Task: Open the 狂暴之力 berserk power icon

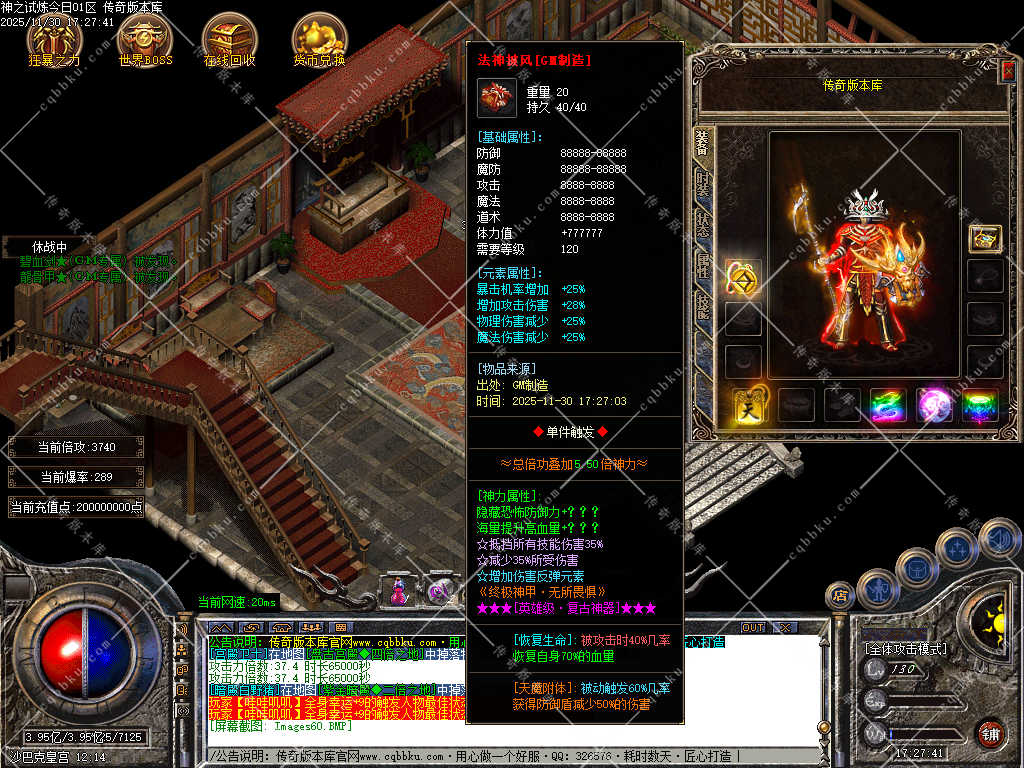Action: click(54, 38)
